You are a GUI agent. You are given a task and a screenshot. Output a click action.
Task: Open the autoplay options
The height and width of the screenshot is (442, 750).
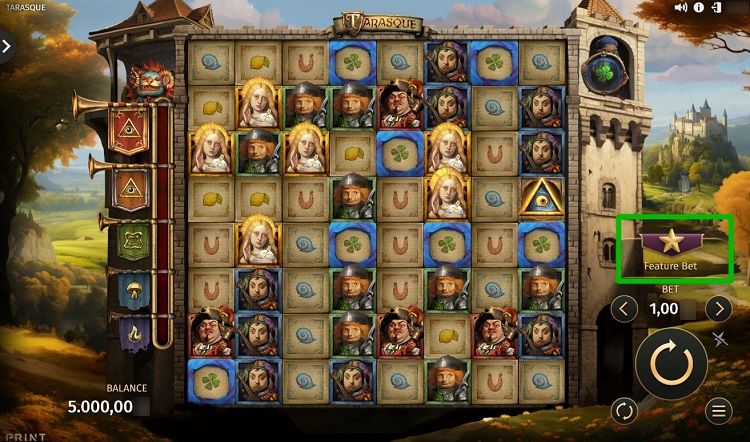(x=624, y=410)
